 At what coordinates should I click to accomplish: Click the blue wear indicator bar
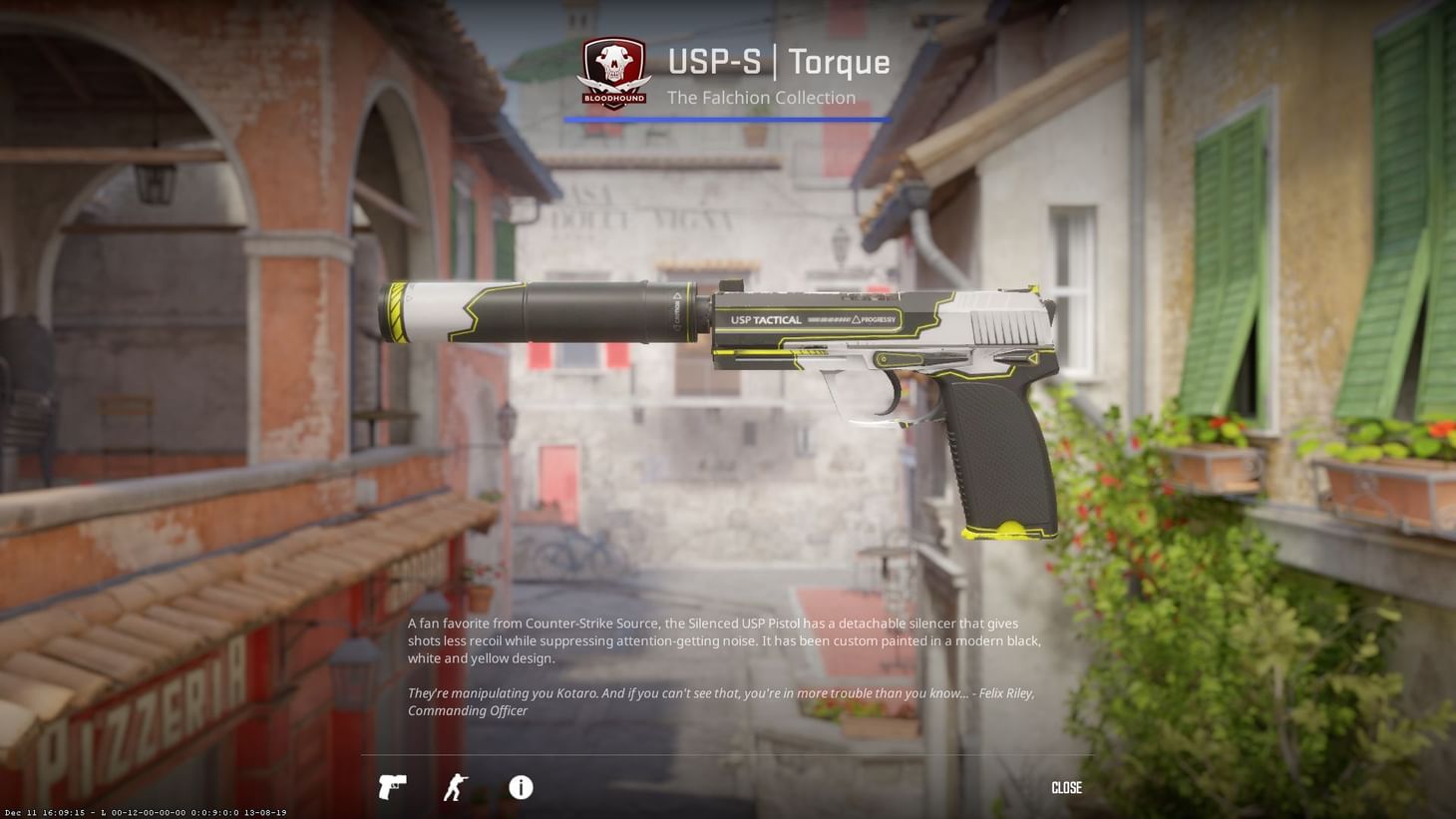pyautogui.click(x=727, y=119)
